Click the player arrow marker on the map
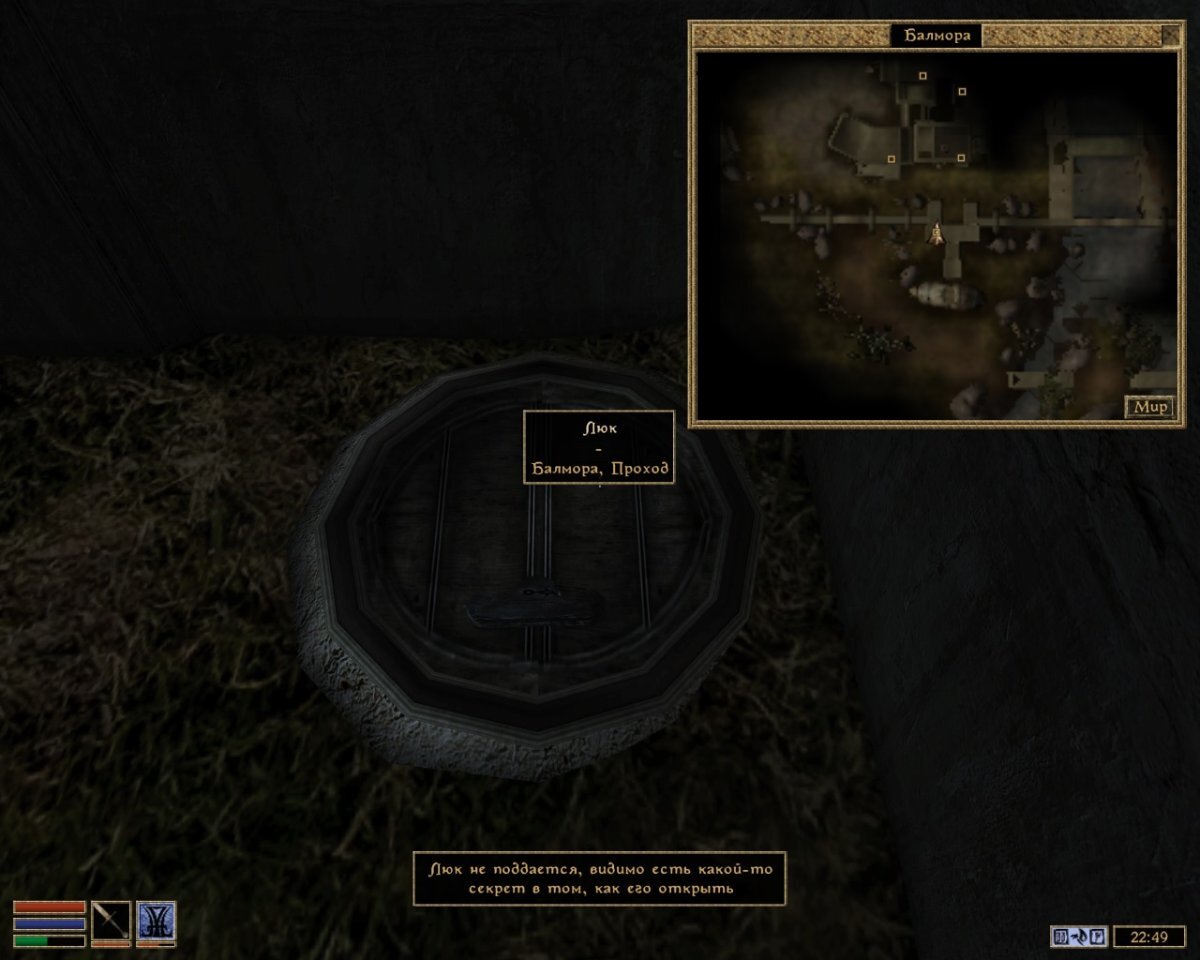Screen dimensions: 1200x960 pos(937,234)
